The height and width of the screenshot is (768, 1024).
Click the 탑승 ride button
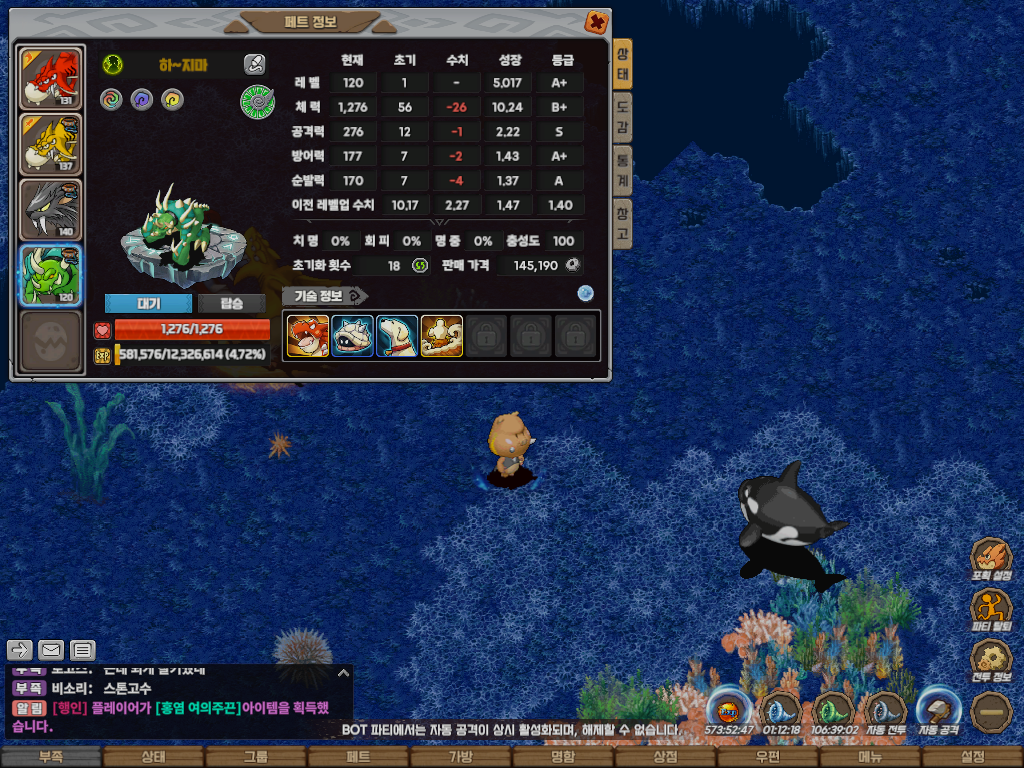pyautogui.click(x=231, y=303)
